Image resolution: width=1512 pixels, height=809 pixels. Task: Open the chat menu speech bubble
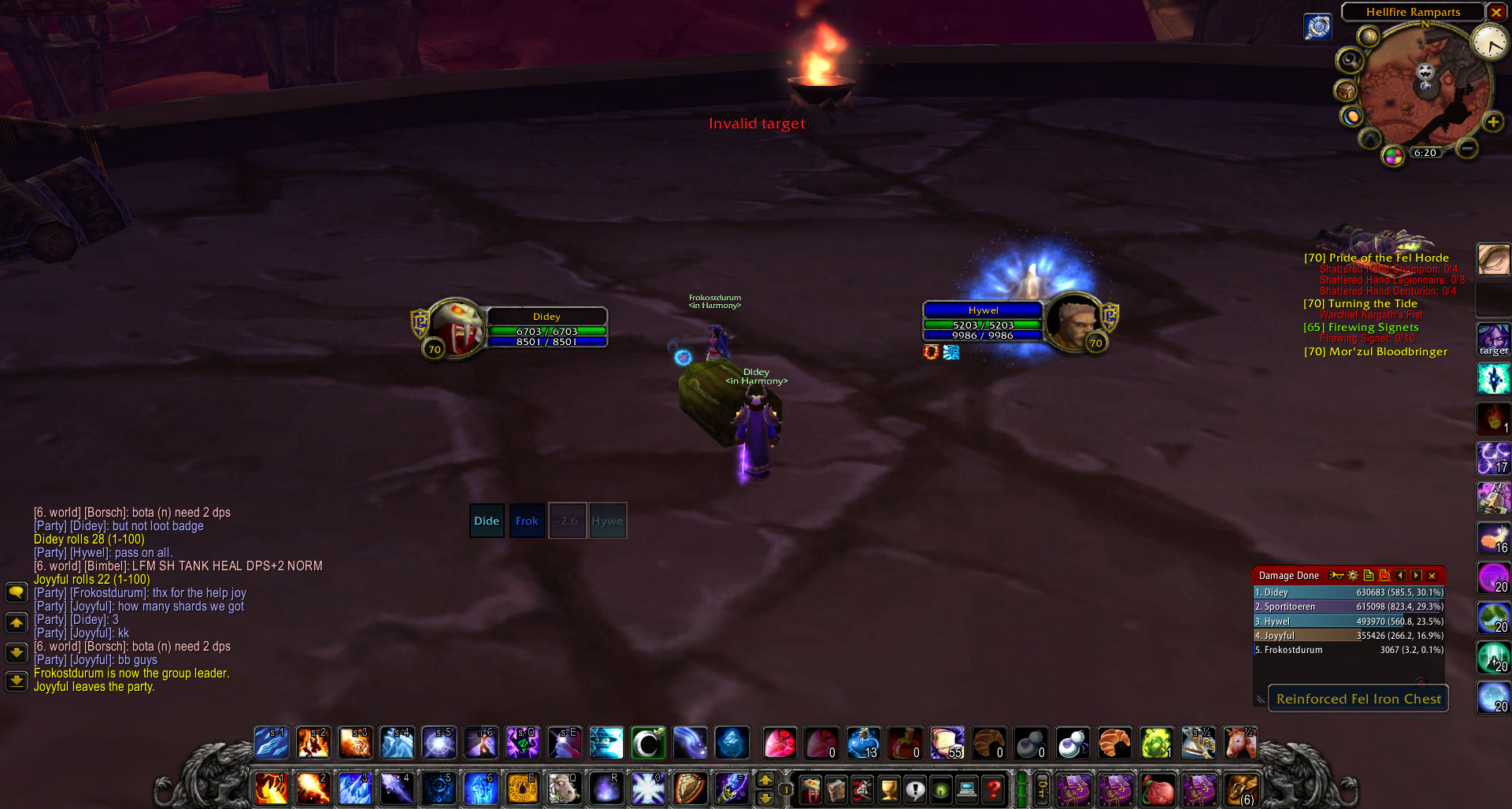tap(17, 592)
